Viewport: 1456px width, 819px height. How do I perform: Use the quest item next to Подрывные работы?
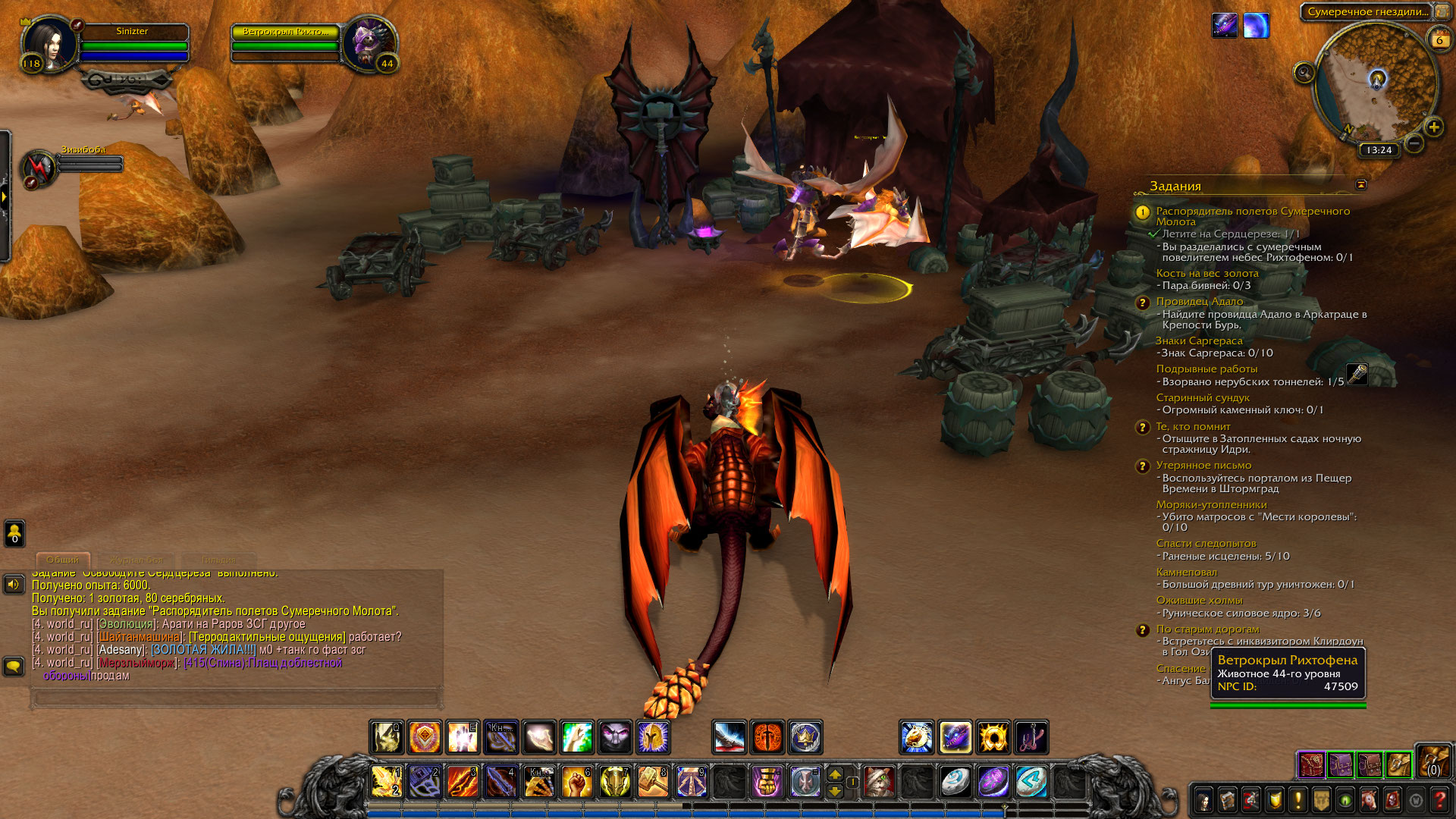click(x=1357, y=375)
